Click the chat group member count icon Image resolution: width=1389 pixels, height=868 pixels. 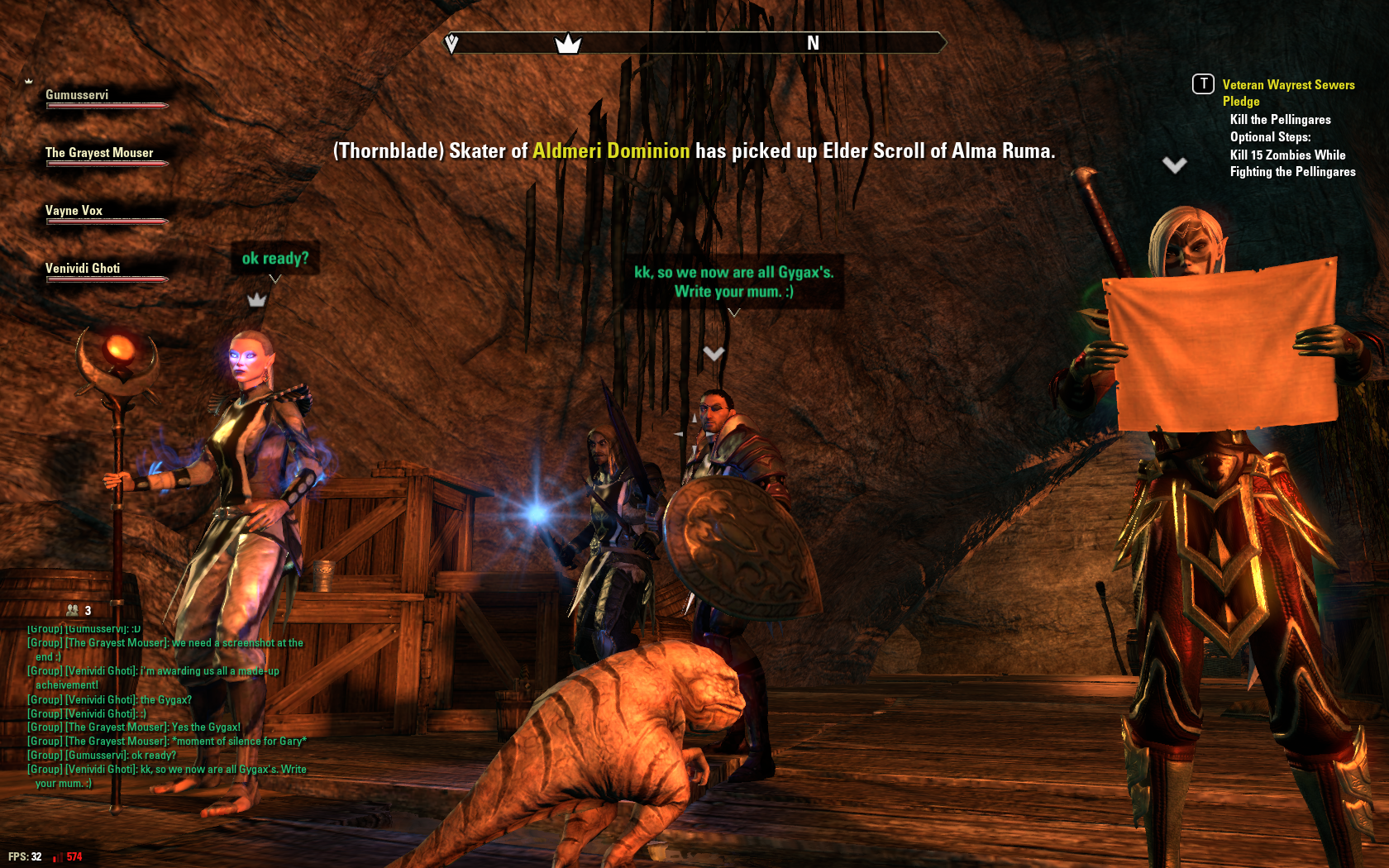74,610
